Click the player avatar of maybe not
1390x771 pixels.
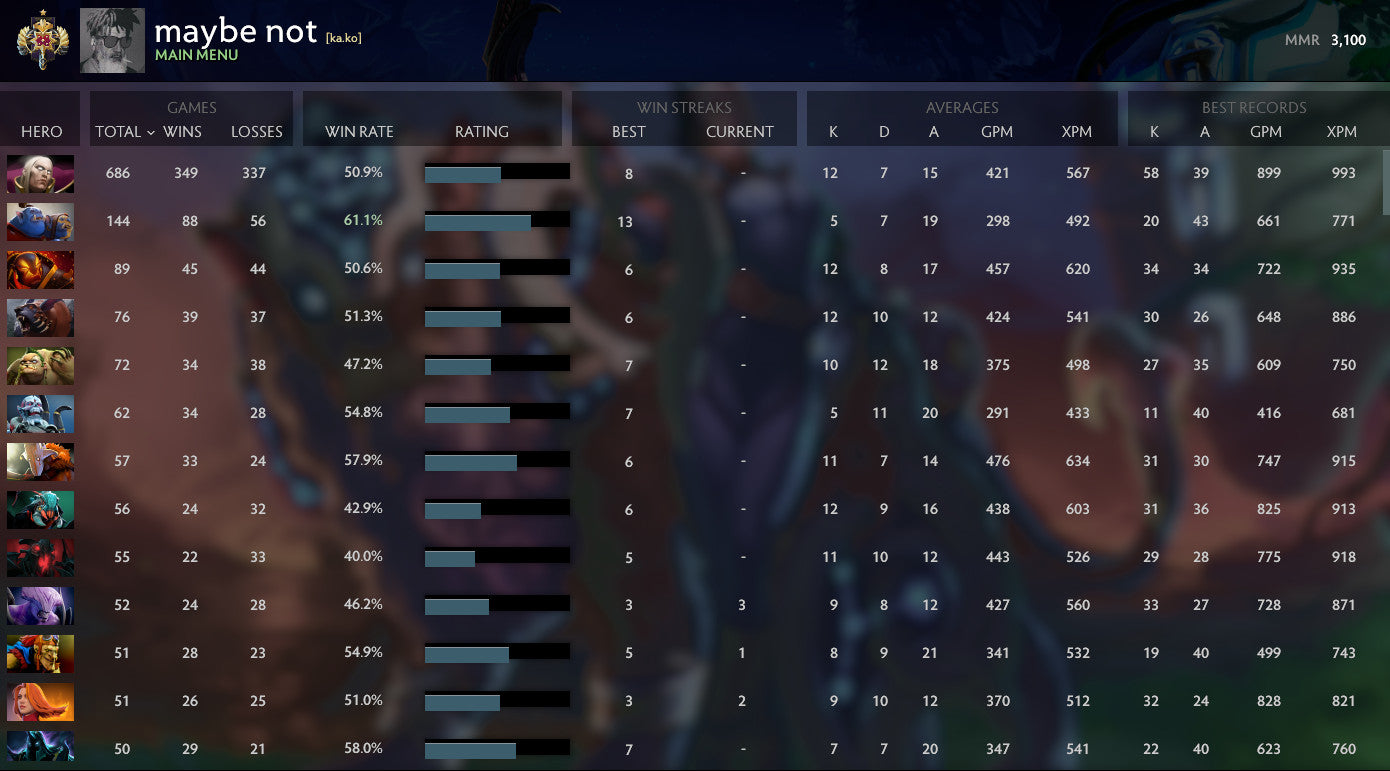(x=111, y=40)
